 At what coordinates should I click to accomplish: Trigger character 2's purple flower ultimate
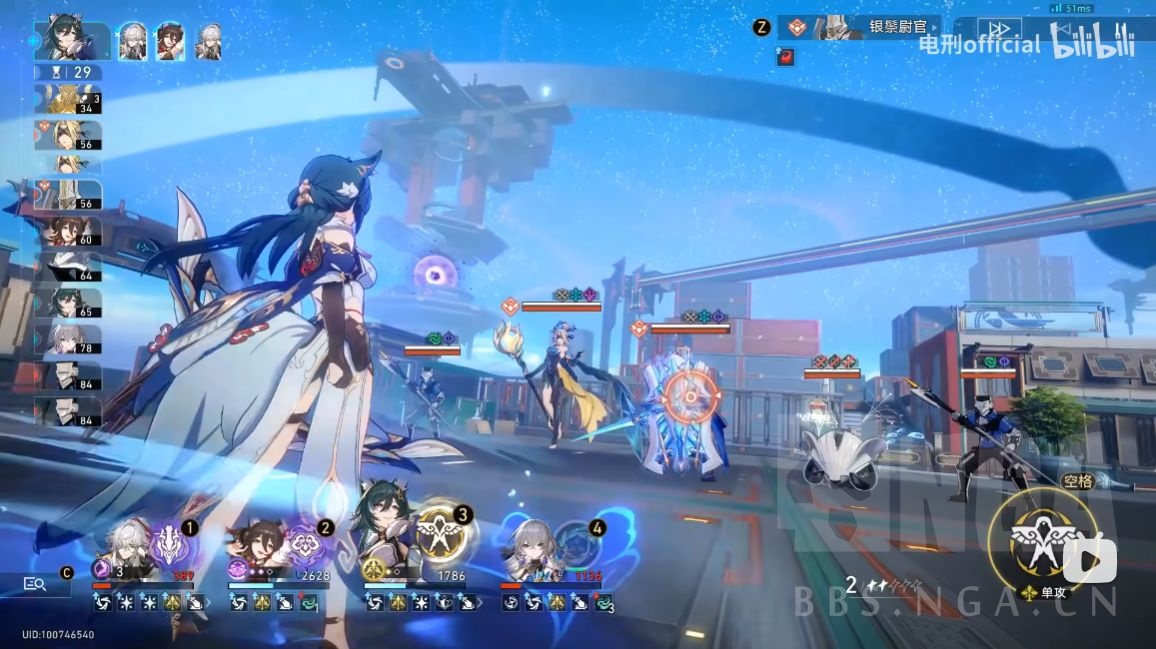click(x=304, y=545)
